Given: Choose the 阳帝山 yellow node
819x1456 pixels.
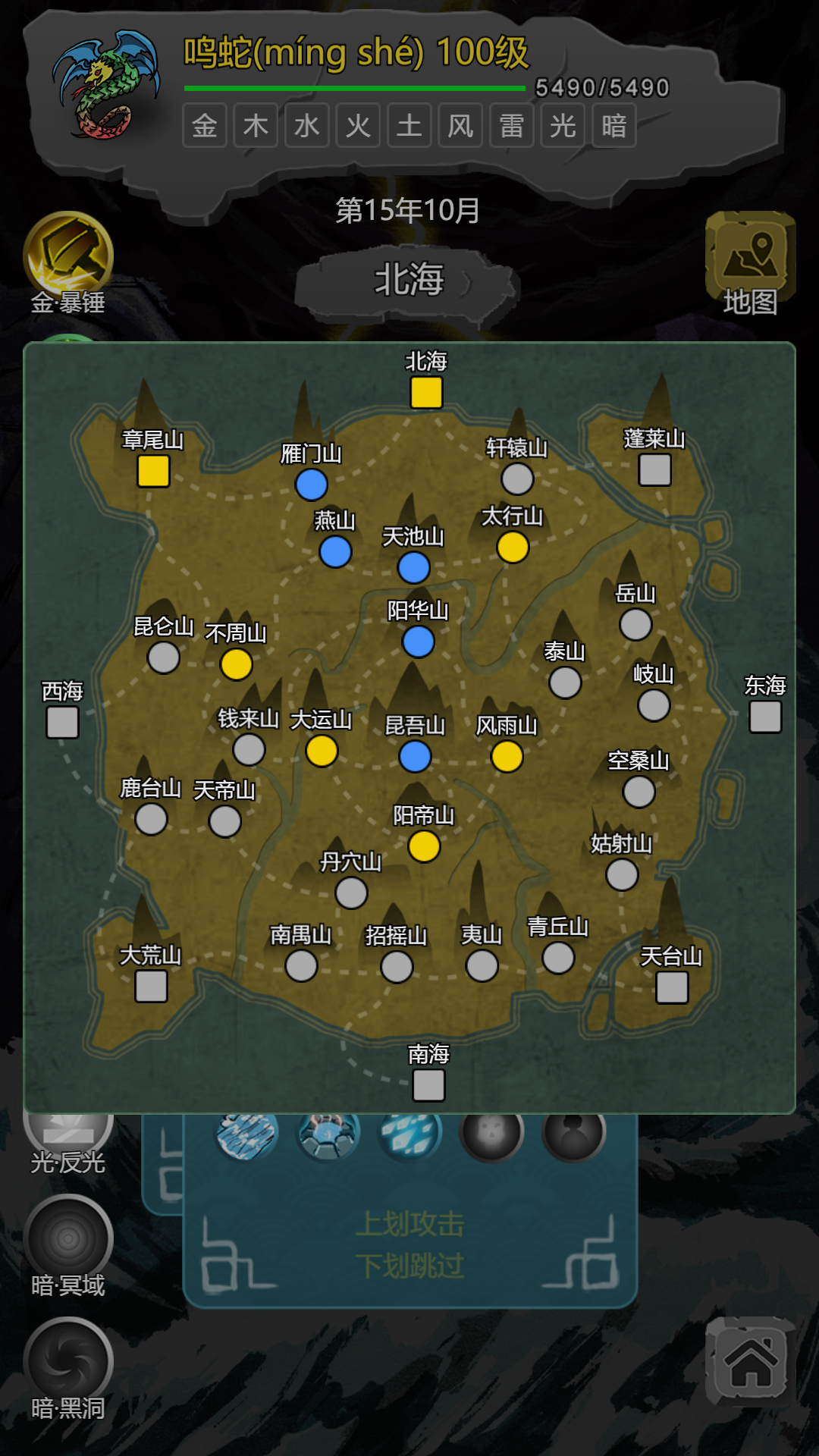Looking at the screenshot, I should (x=424, y=846).
